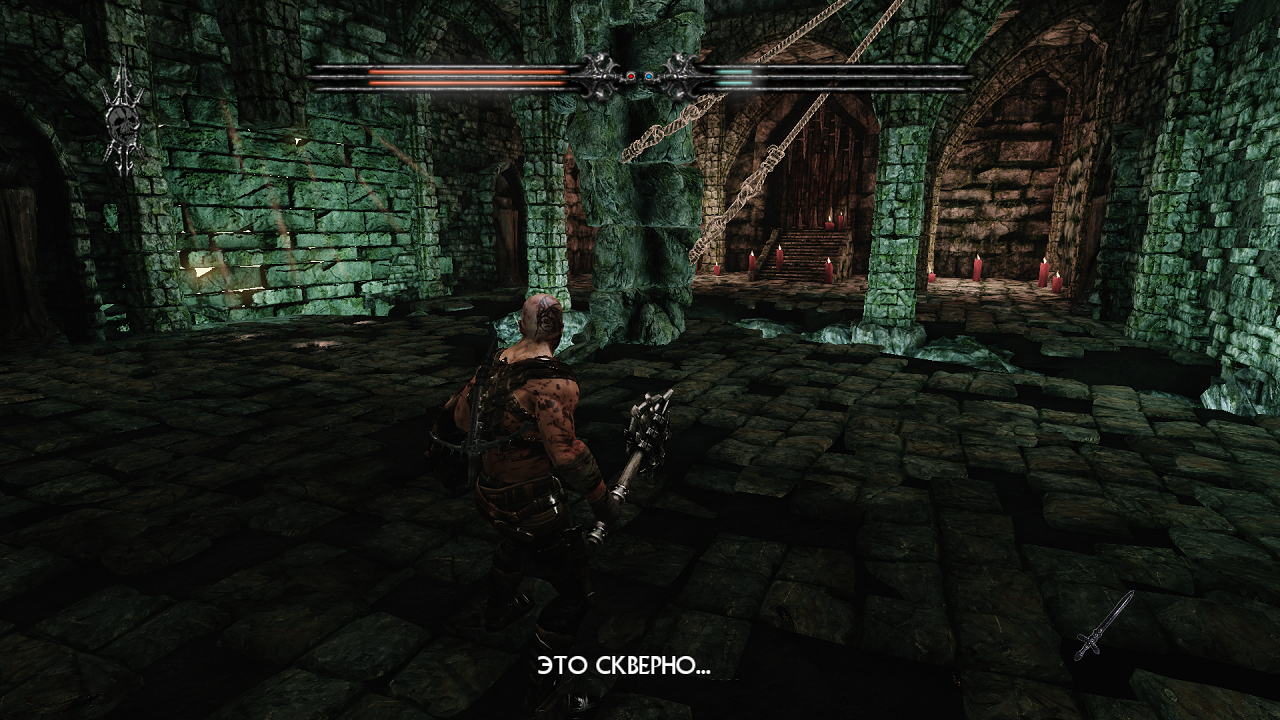This screenshot has height=720, width=1280.
Task: Select the sword weapon icon
Action: [1104, 626]
